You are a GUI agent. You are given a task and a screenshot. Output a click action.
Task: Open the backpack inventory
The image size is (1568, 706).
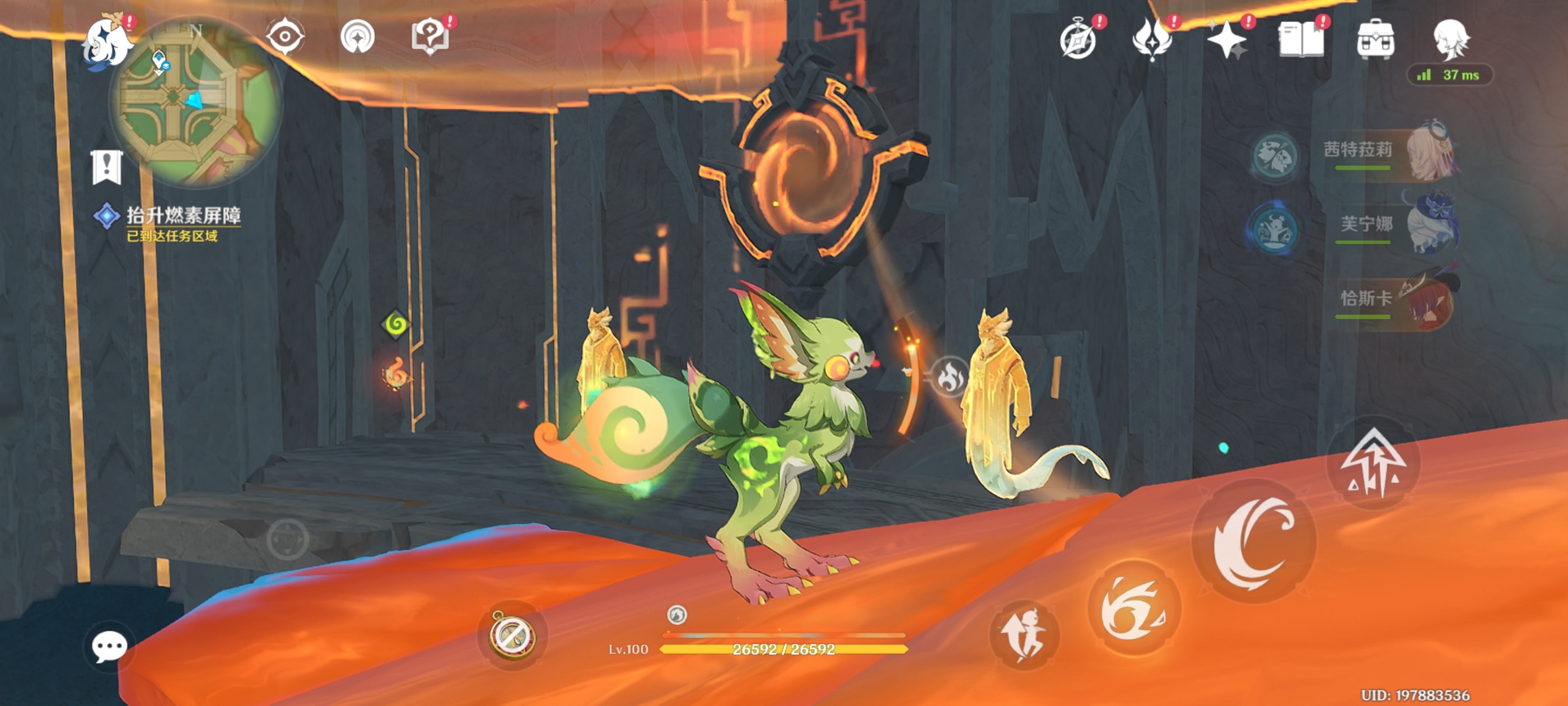click(x=1376, y=40)
